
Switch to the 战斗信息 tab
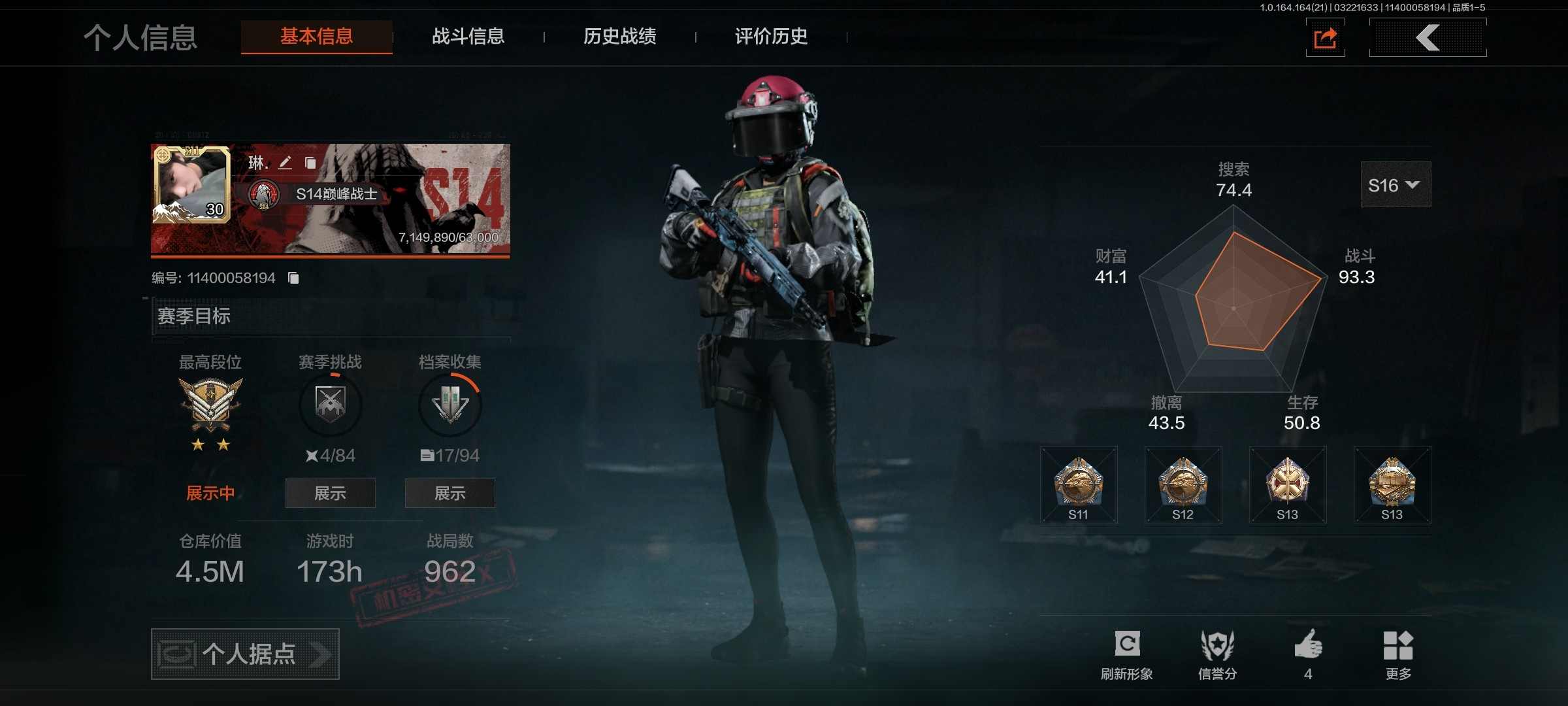click(x=468, y=37)
